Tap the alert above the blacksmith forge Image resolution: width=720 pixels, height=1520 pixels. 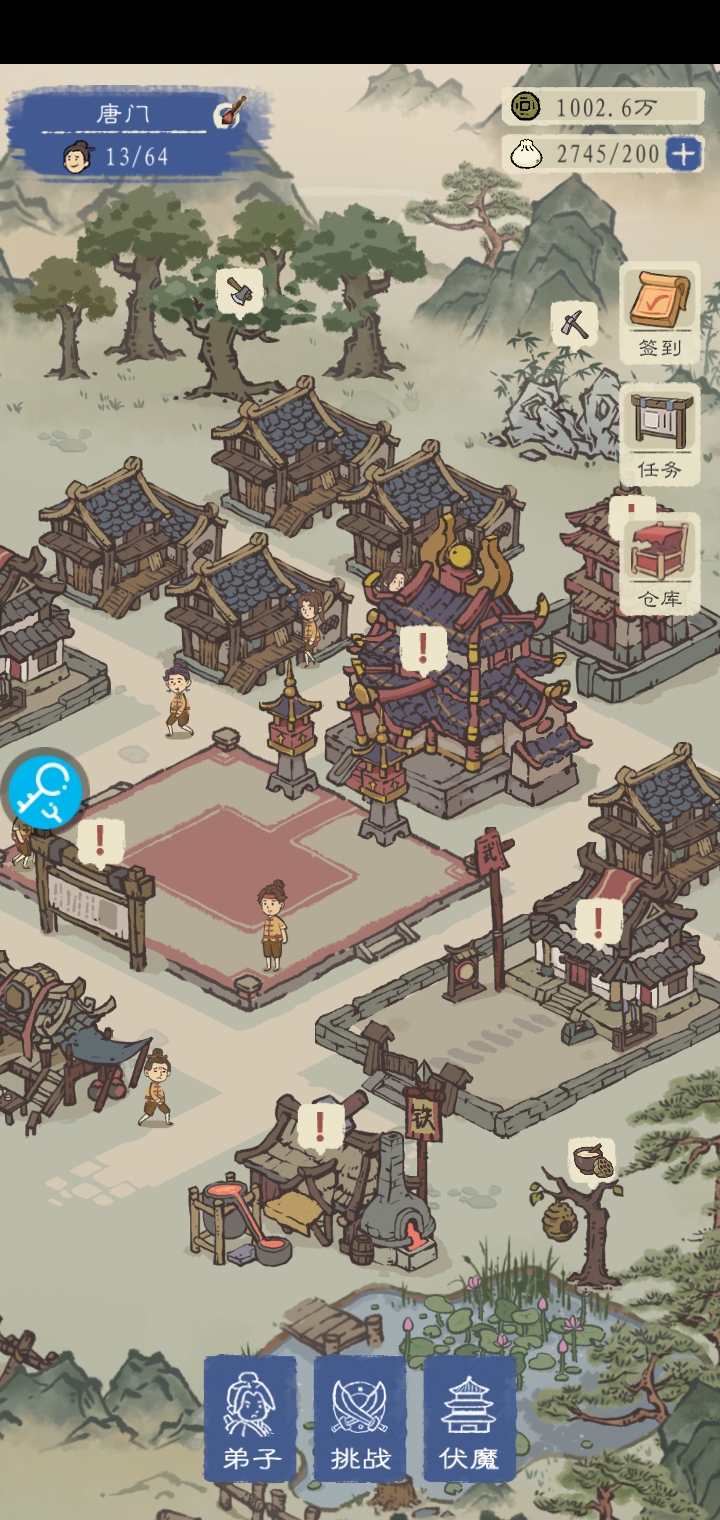pos(320,1125)
